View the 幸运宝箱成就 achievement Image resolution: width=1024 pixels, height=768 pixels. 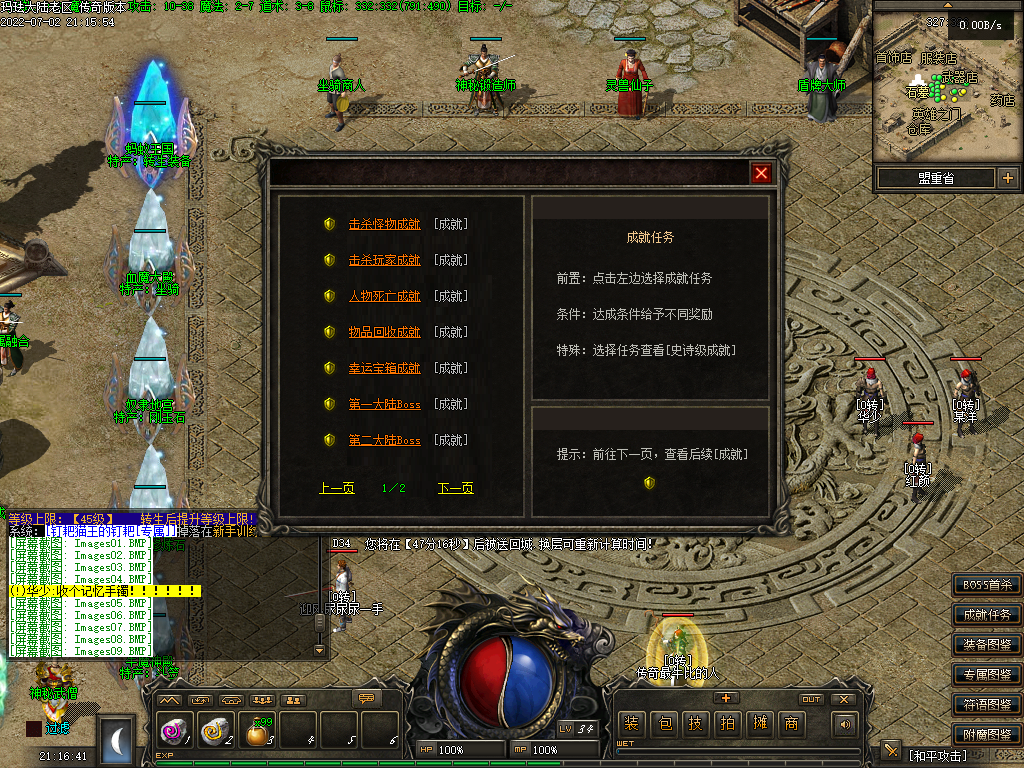(x=384, y=368)
